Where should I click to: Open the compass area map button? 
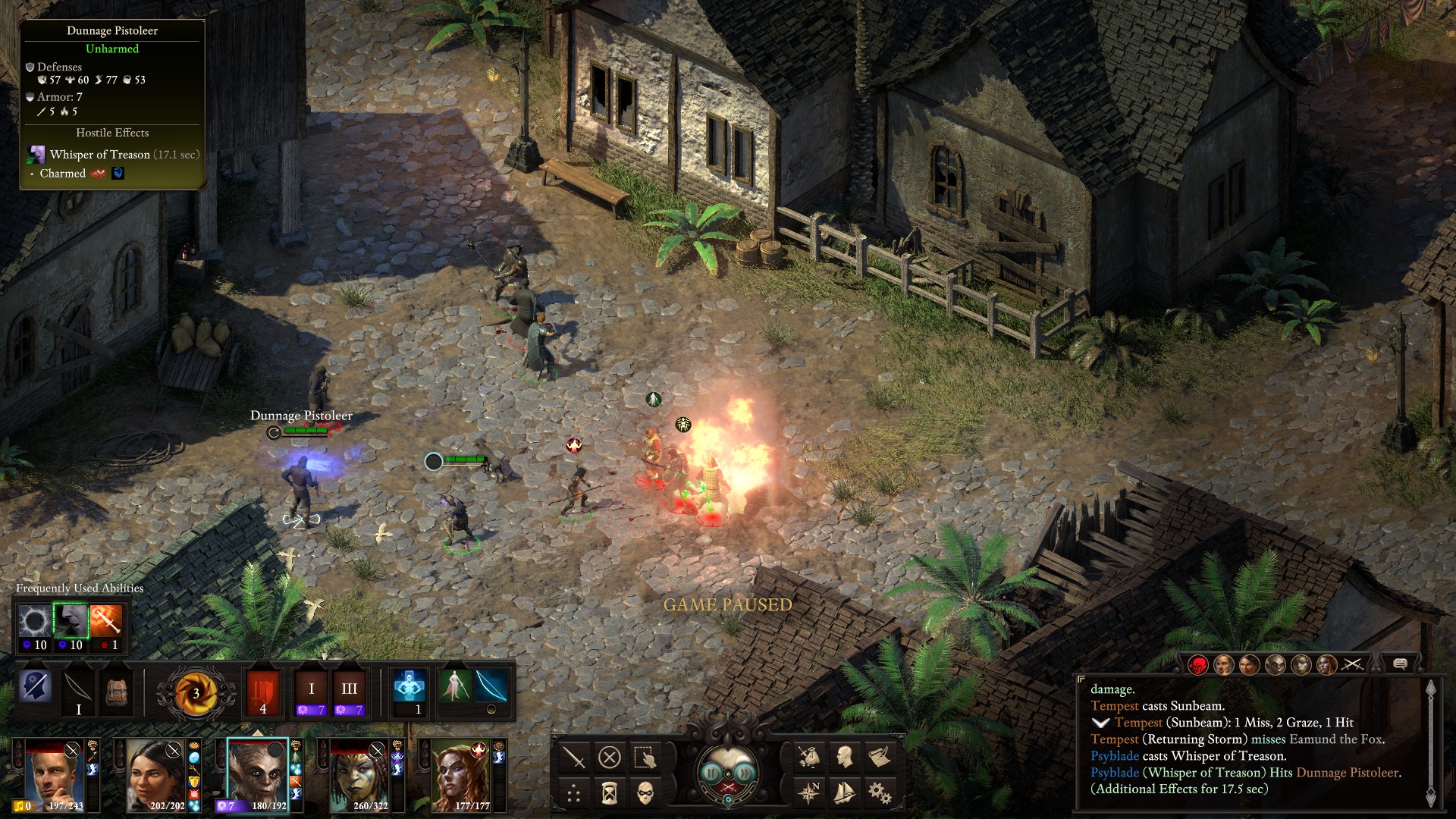(x=809, y=793)
